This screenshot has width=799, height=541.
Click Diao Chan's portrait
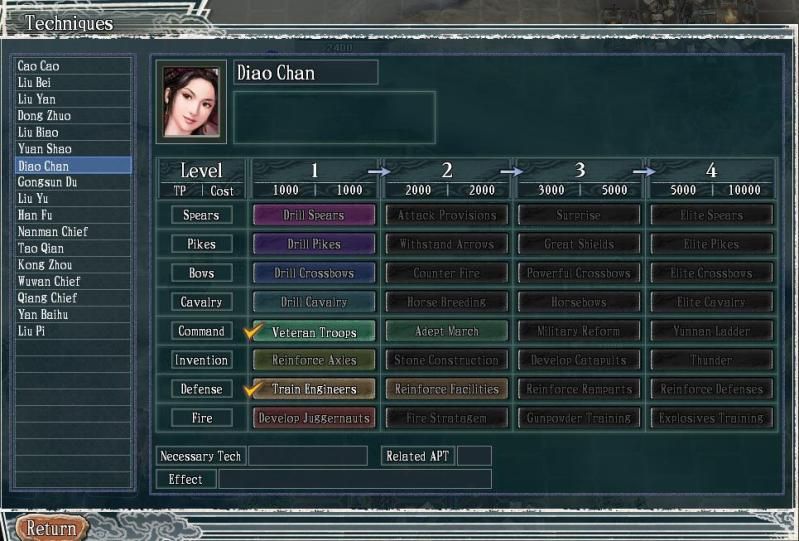[x=190, y=102]
